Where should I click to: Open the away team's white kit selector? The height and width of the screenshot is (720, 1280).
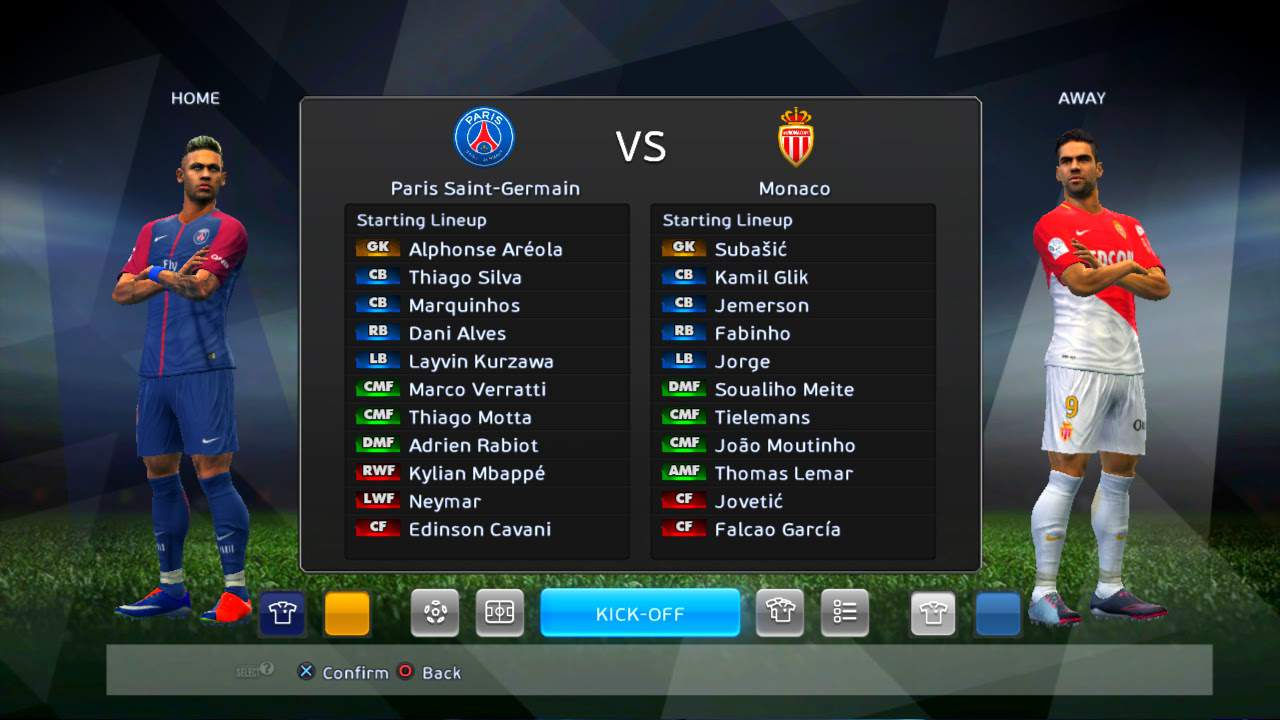(933, 613)
